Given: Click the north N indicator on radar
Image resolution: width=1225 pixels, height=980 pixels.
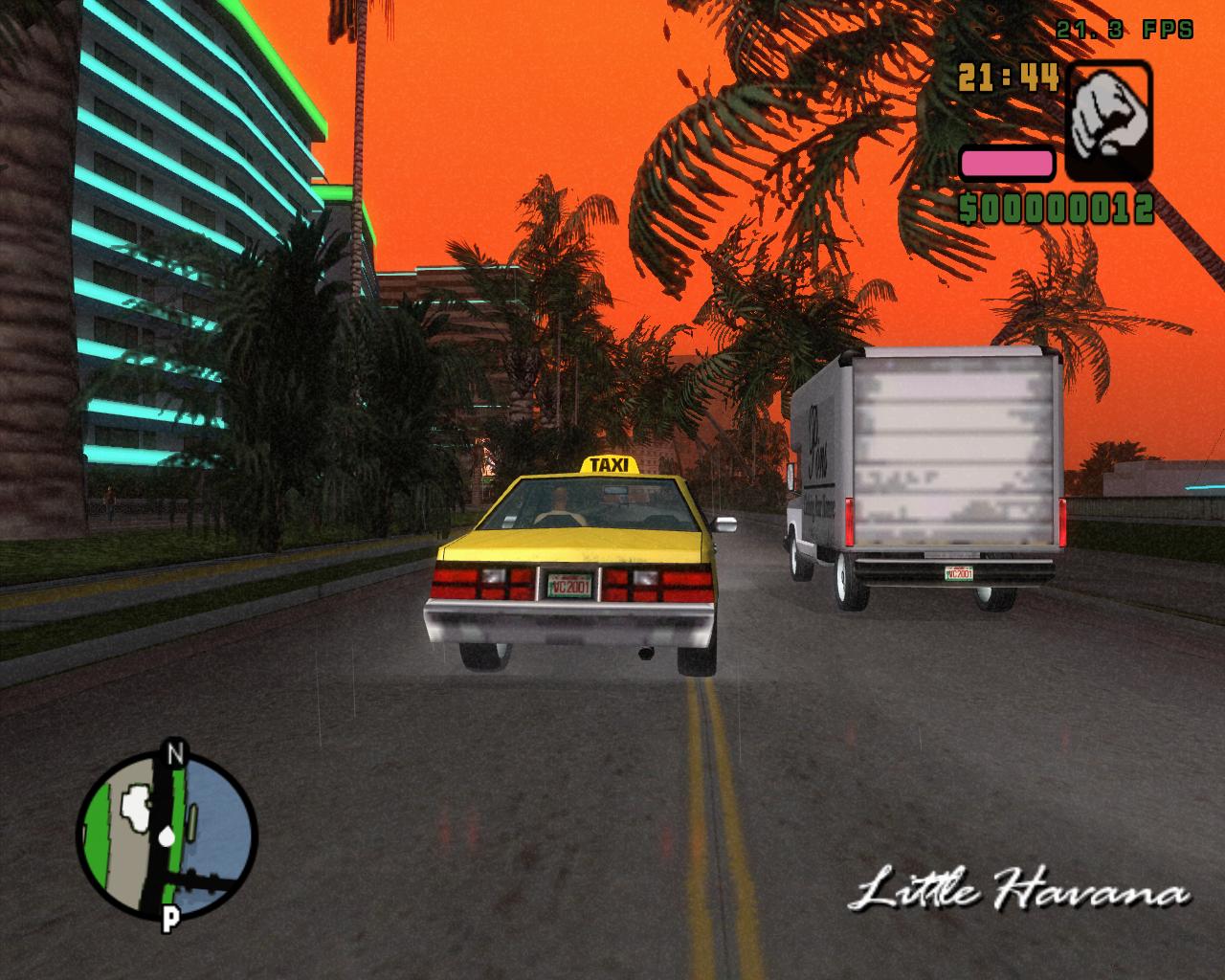Looking at the screenshot, I should tap(173, 752).
